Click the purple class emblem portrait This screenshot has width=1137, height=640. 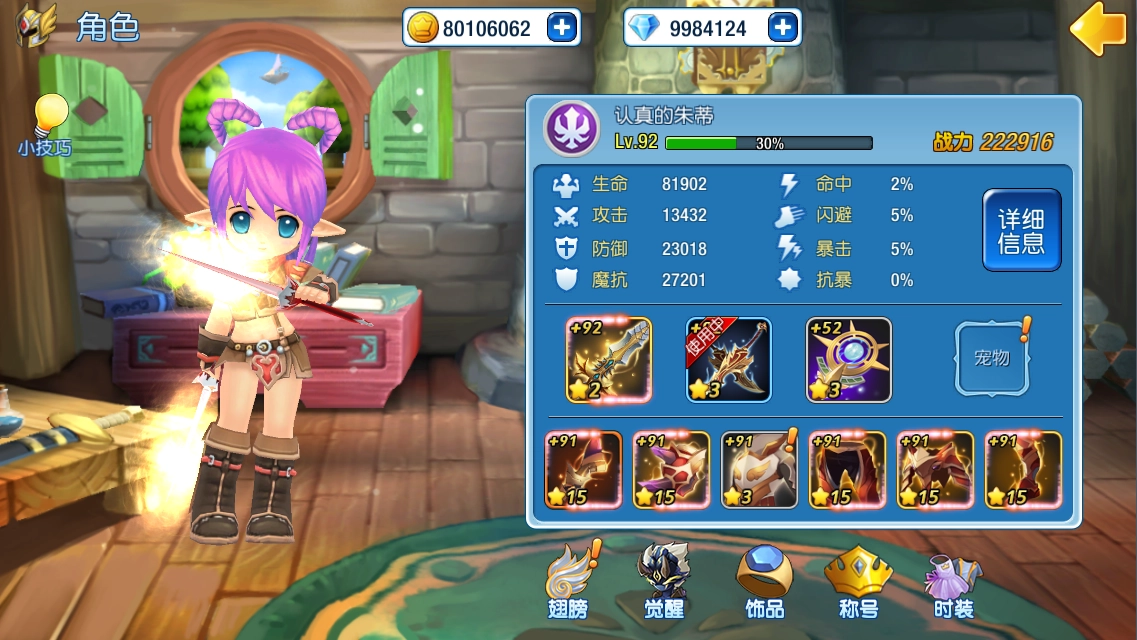click(571, 129)
